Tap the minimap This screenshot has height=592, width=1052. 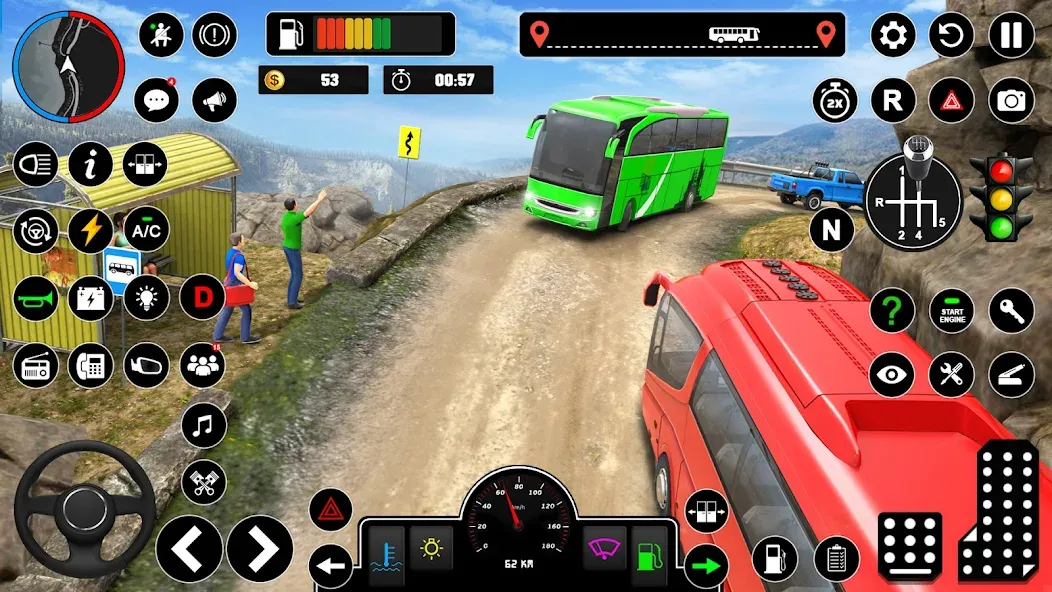click(x=68, y=67)
